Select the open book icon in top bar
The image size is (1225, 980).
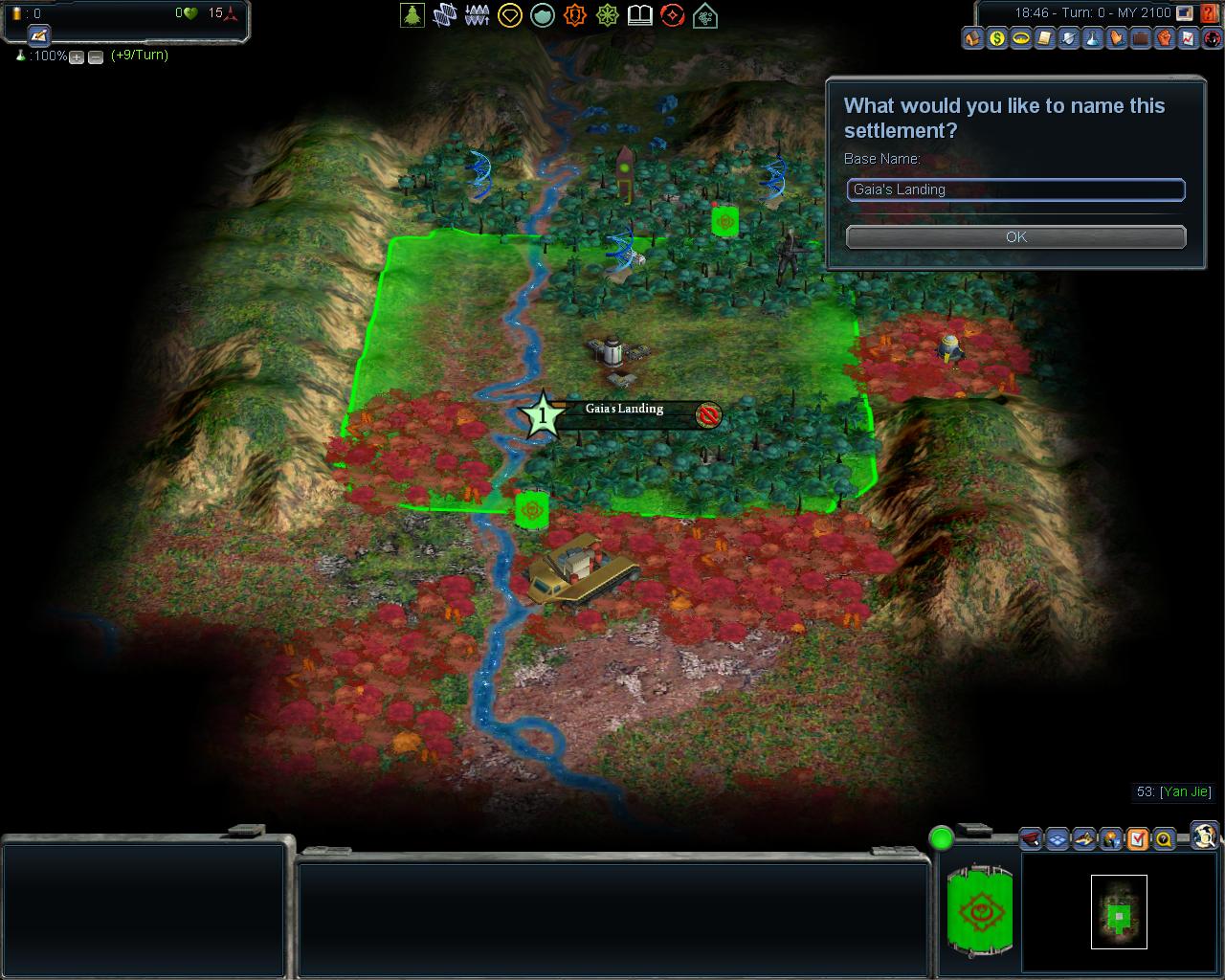point(640,15)
